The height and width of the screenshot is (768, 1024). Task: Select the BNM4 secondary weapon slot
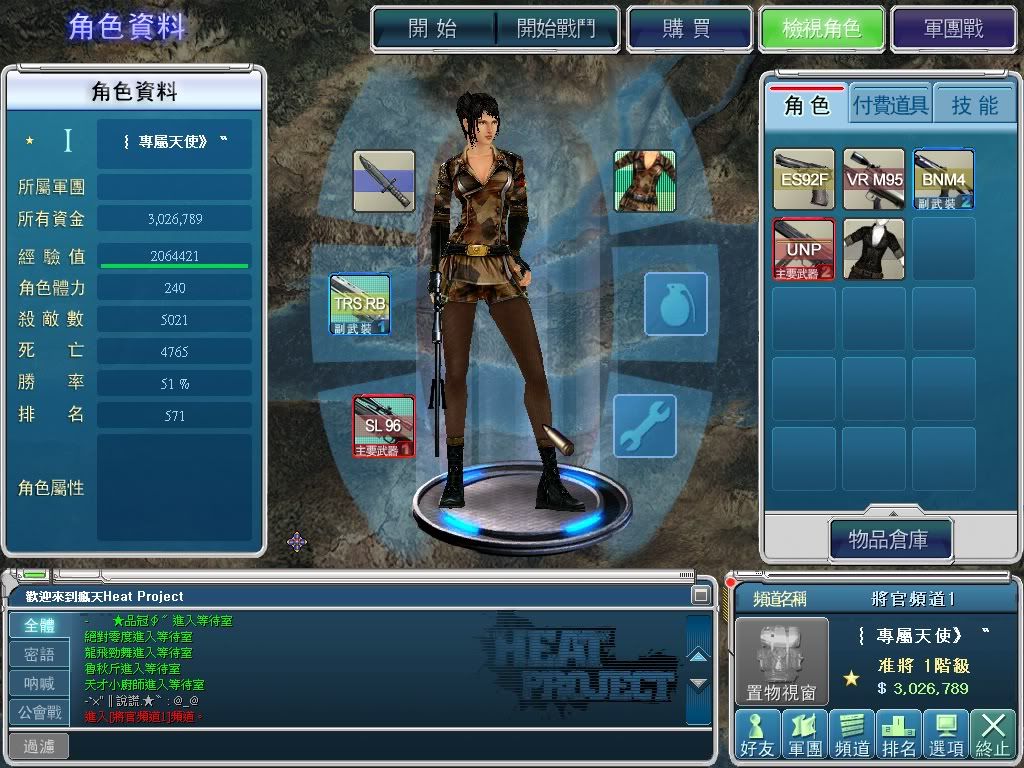[943, 179]
